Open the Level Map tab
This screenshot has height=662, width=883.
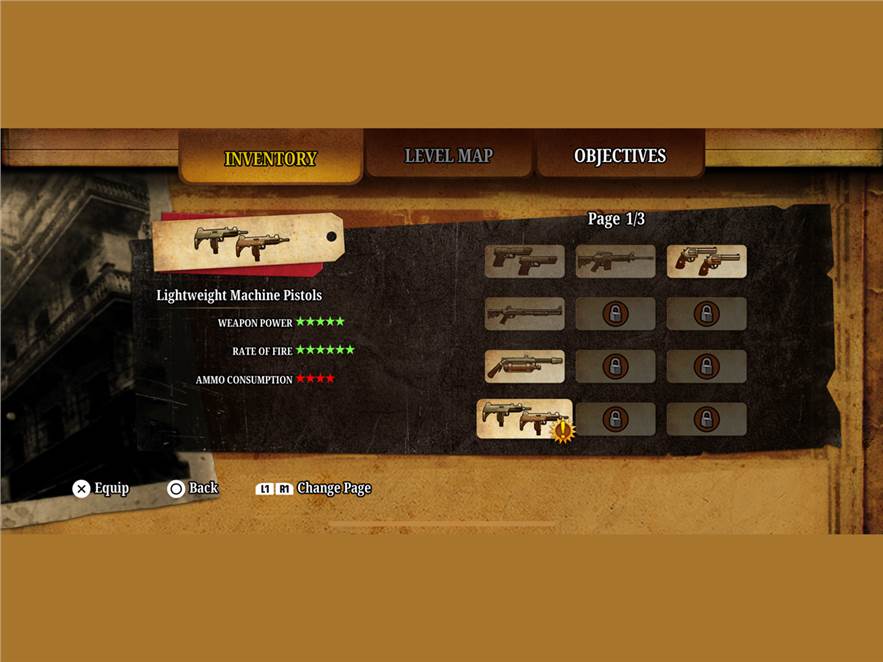coord(448,157)
